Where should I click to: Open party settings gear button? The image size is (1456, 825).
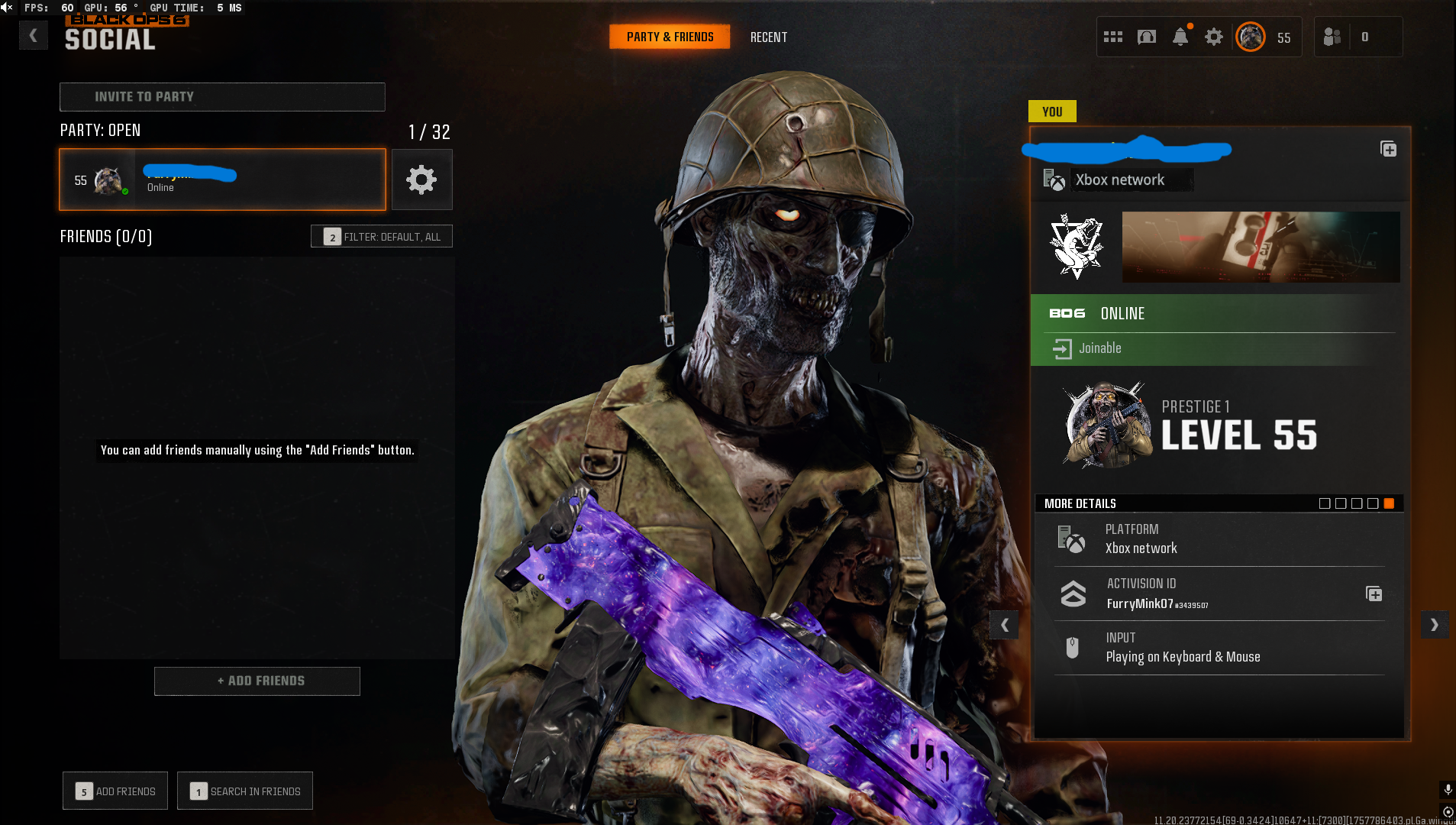(421, 180)
